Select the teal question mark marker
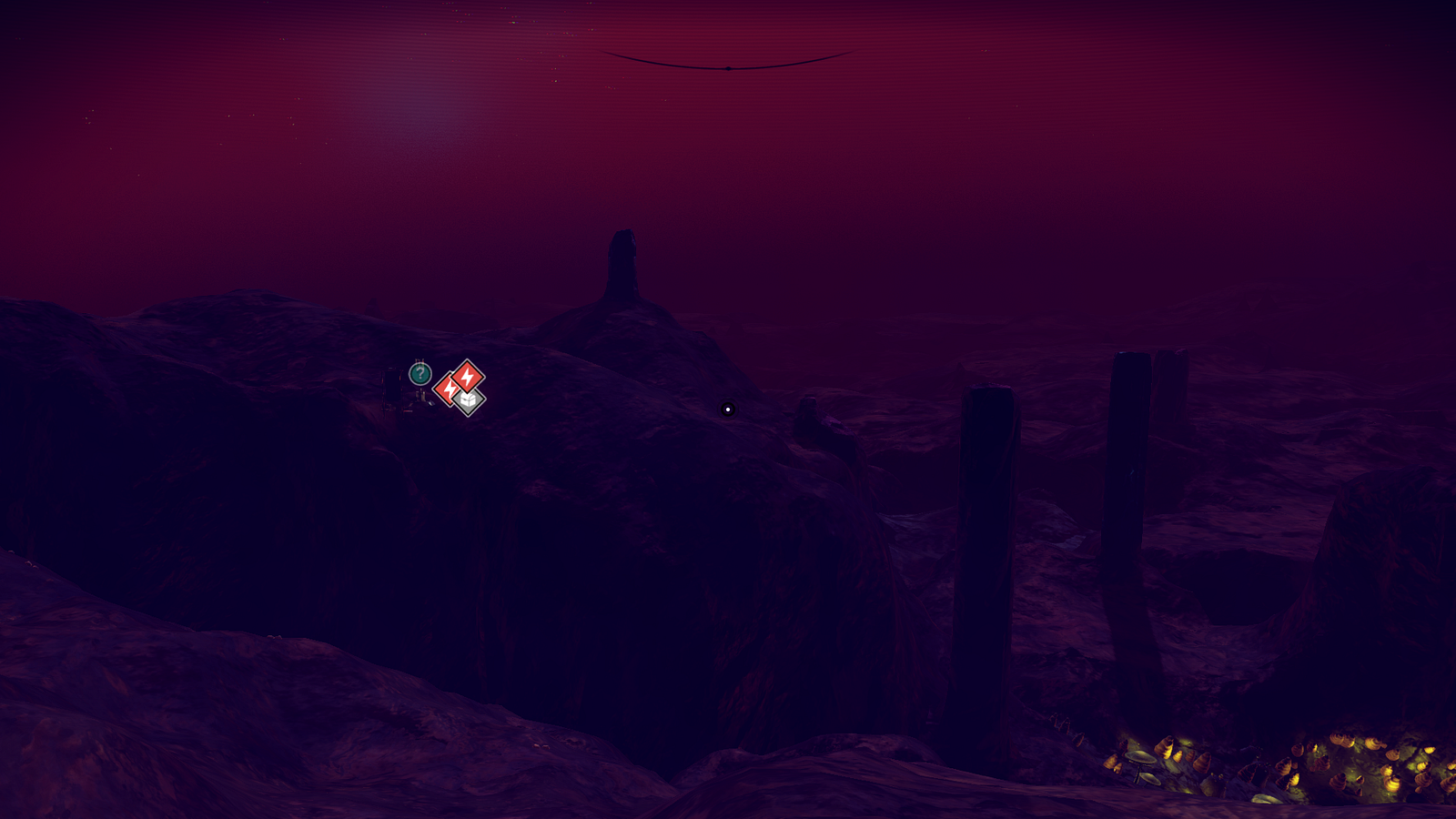Viewport: 1456px width, 819px height. [420, 373]
